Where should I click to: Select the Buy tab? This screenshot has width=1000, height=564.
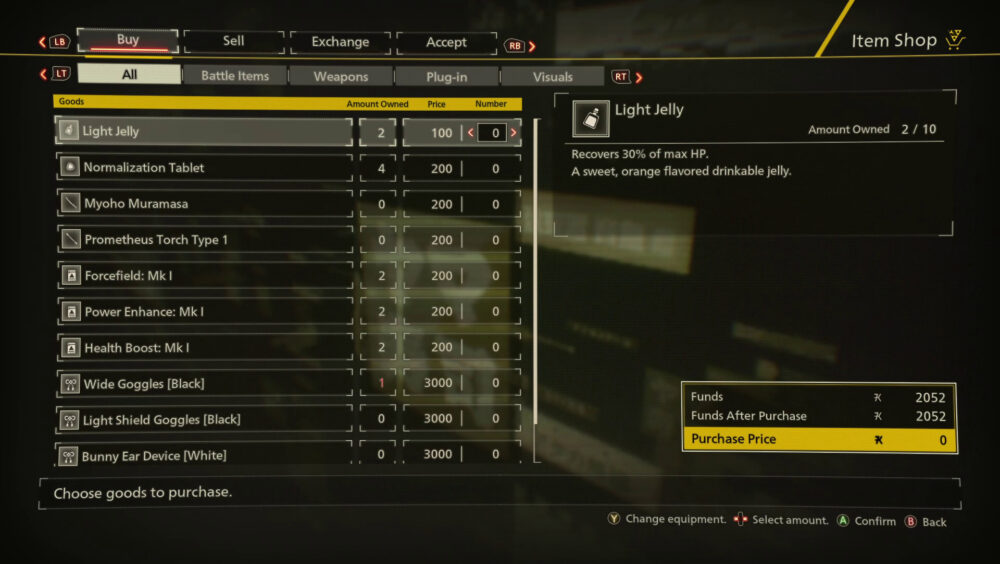(x=128, y=41)
